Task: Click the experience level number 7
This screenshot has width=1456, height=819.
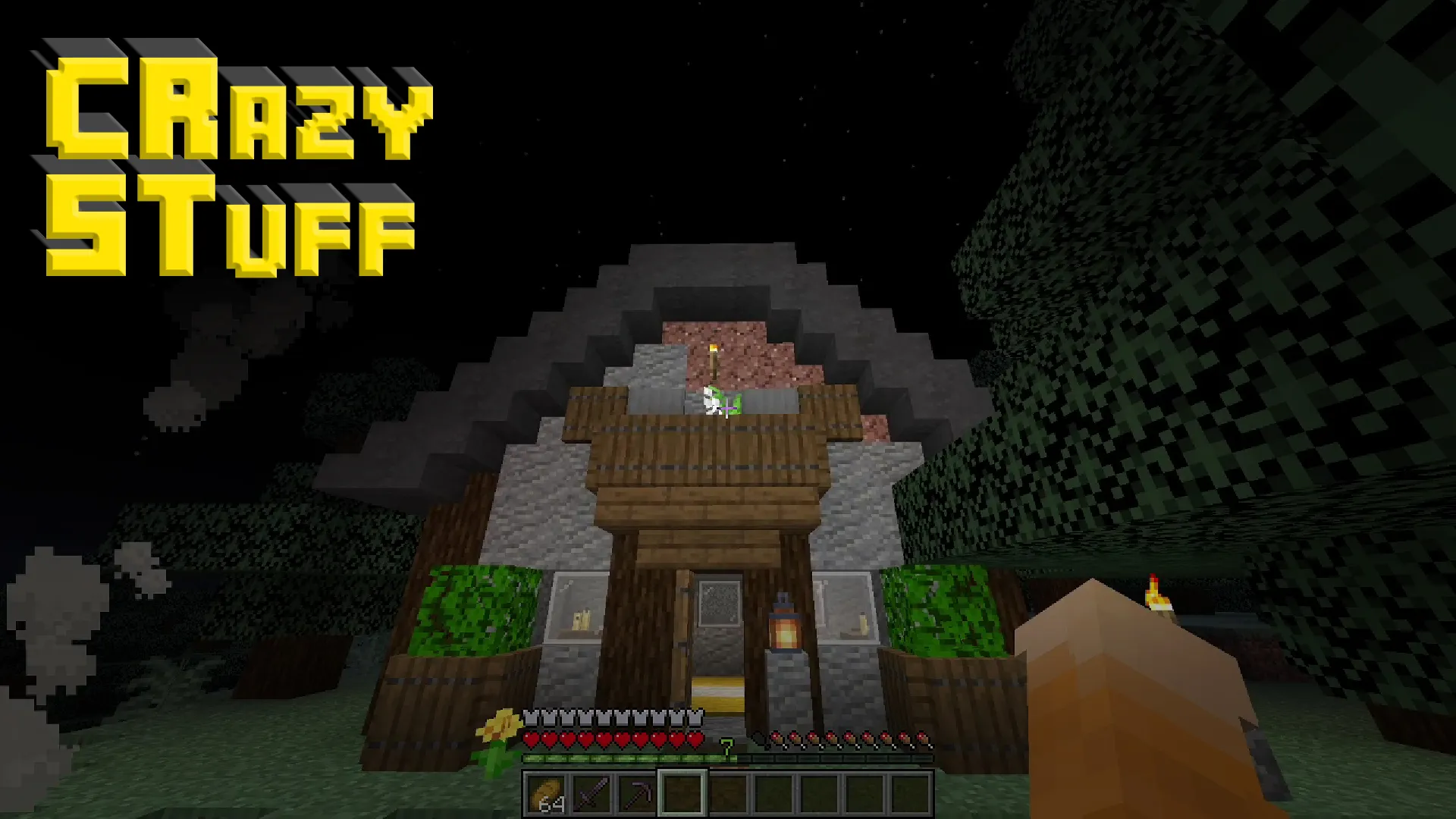Action: point(726,746)
